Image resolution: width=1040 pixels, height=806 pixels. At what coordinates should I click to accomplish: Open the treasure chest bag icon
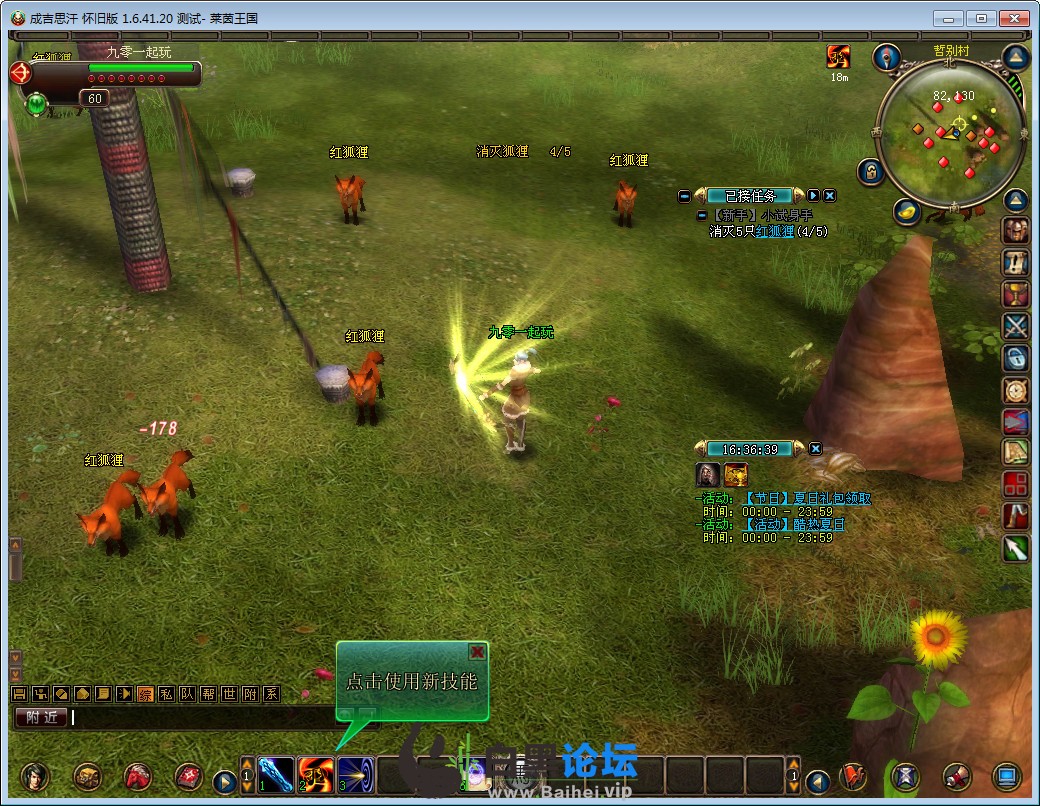[x=87, y=776]
